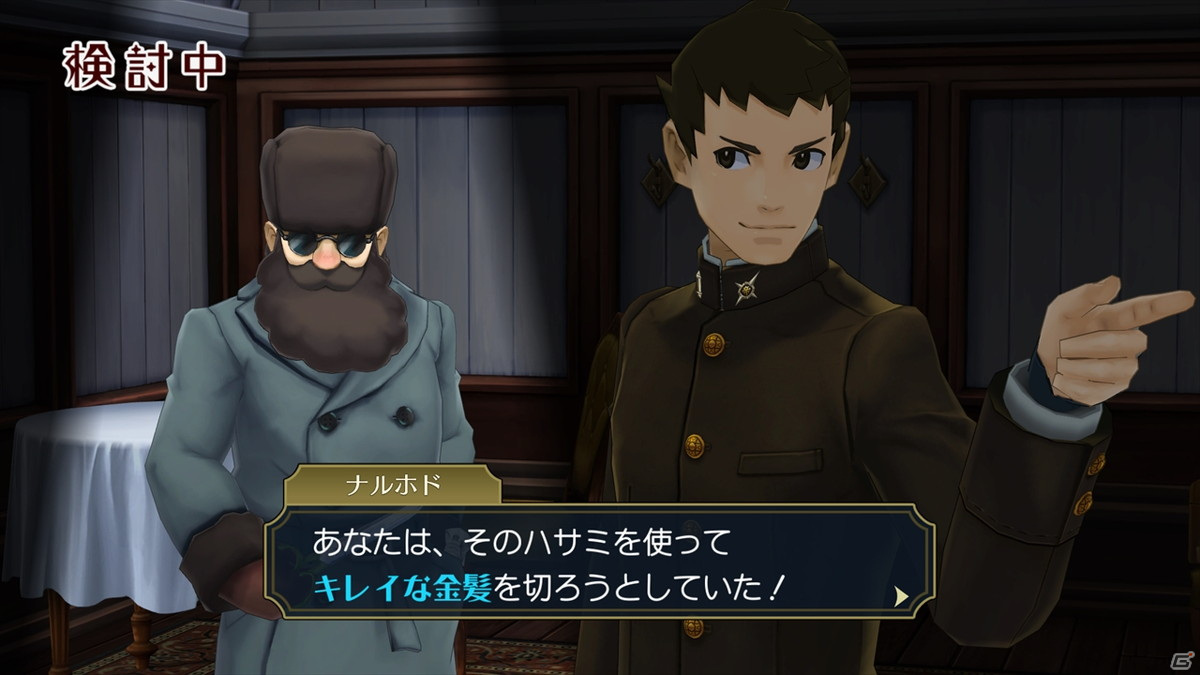Advance dialogue with the arrow indicator
This screenshot has width=1200, height=675.
pyautogui.click(x=901, y=596)
